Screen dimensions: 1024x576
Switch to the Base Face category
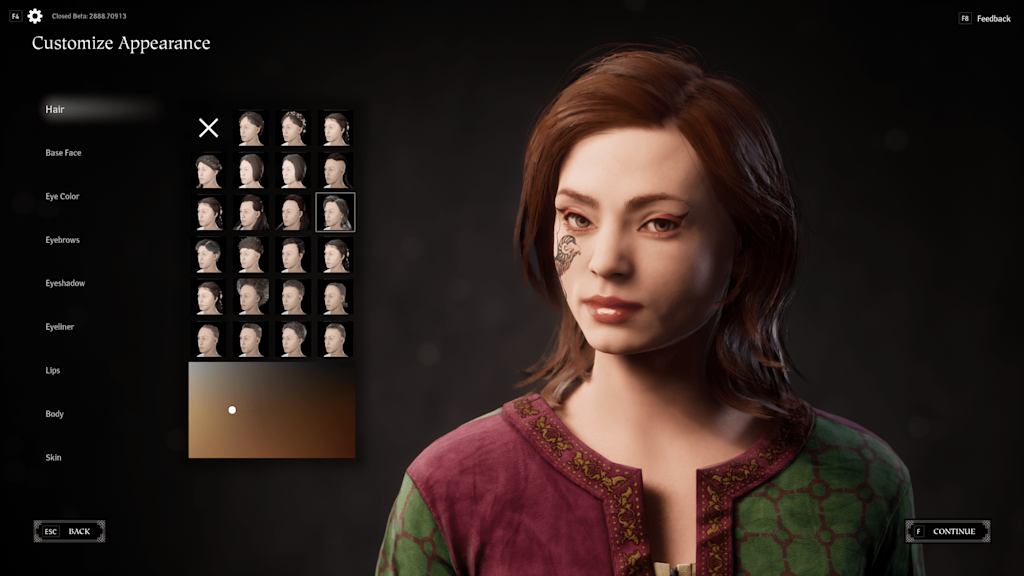pyautogui.click(x=63, y=153)
